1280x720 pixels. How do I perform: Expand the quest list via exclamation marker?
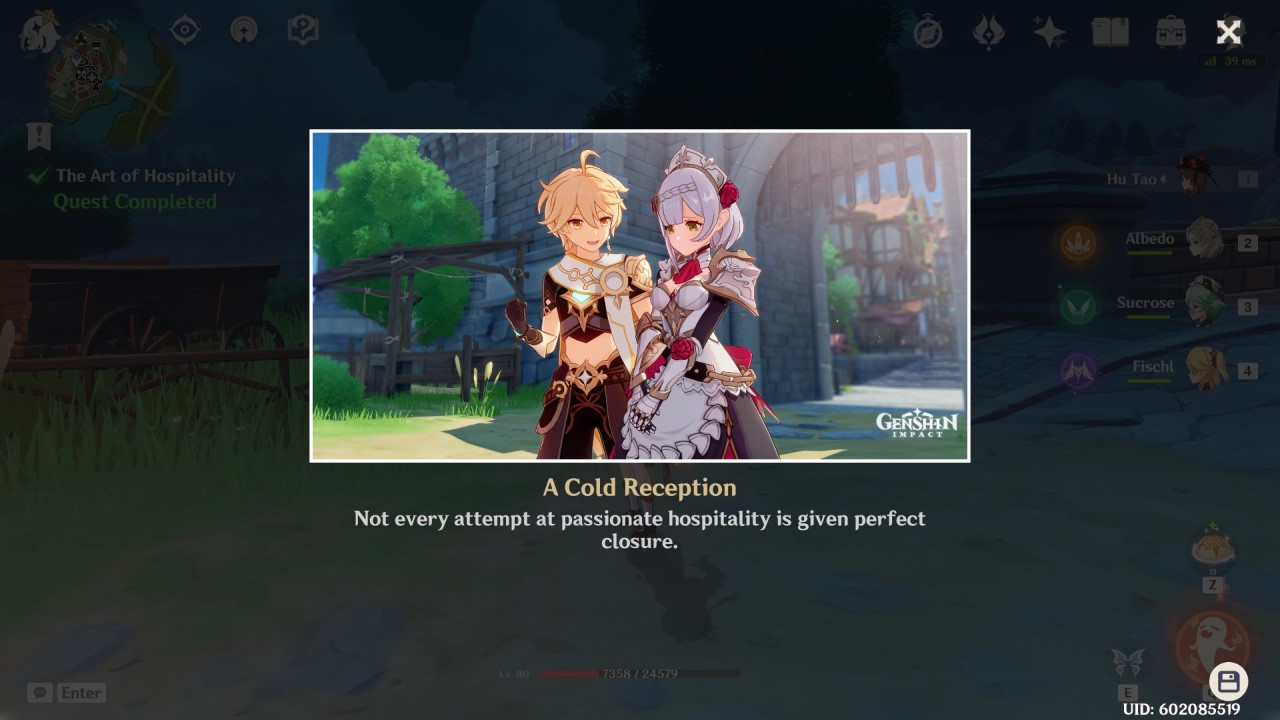pos(38,135)
